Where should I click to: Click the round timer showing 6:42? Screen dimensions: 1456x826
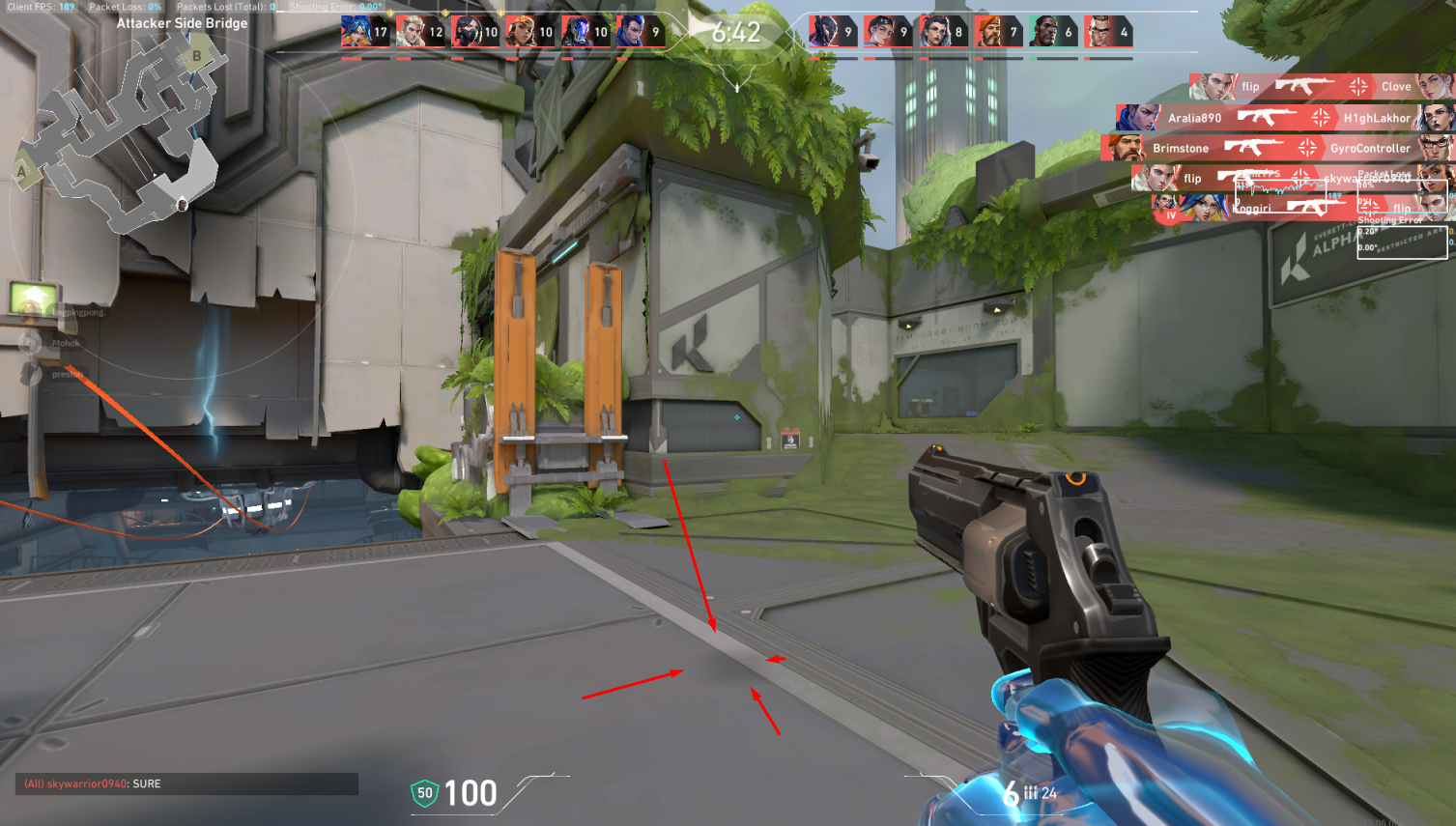[738, 30]
